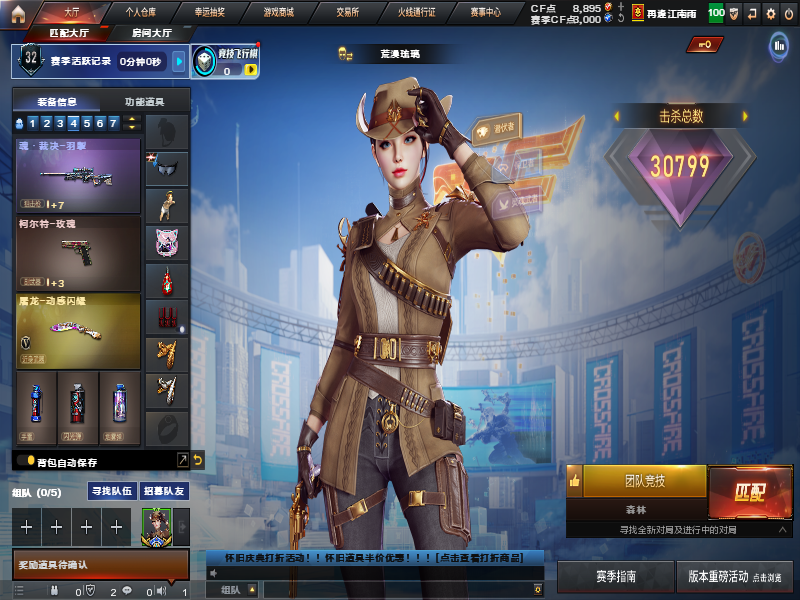800x600 pixels.
Task: Switch to the 房间大厅 room lobby
Action: tap(151, 33)
